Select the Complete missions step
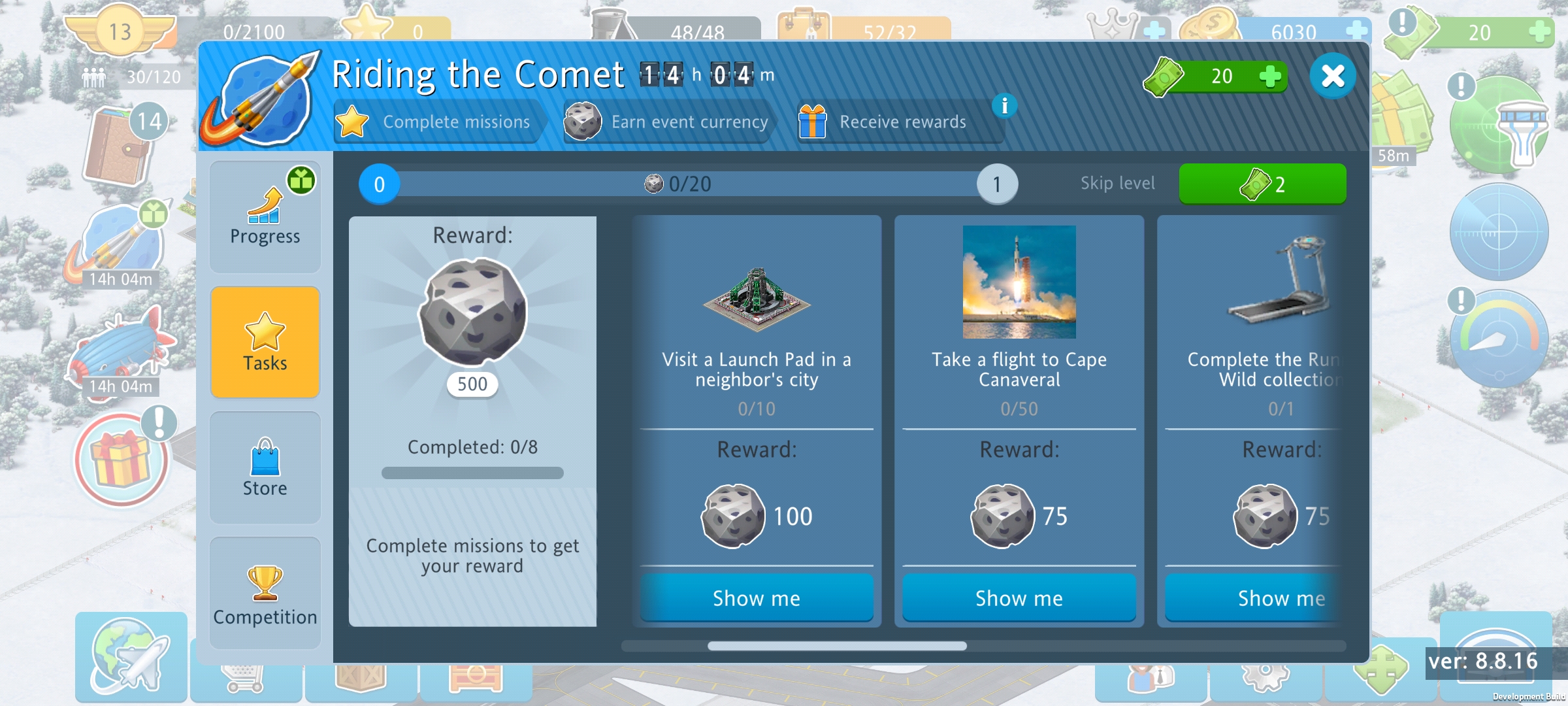The height and width of the screenshot is (706, 1568). pyautogui.click(x=436, y=122)
